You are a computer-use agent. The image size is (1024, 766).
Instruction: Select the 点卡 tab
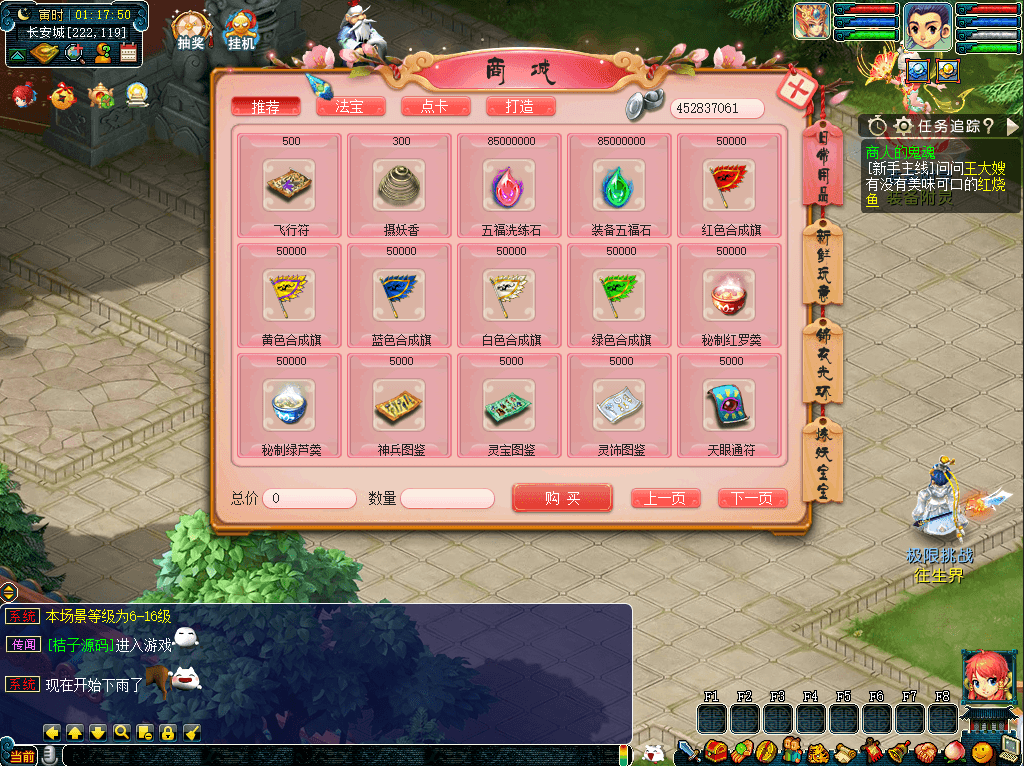[435, 107]
